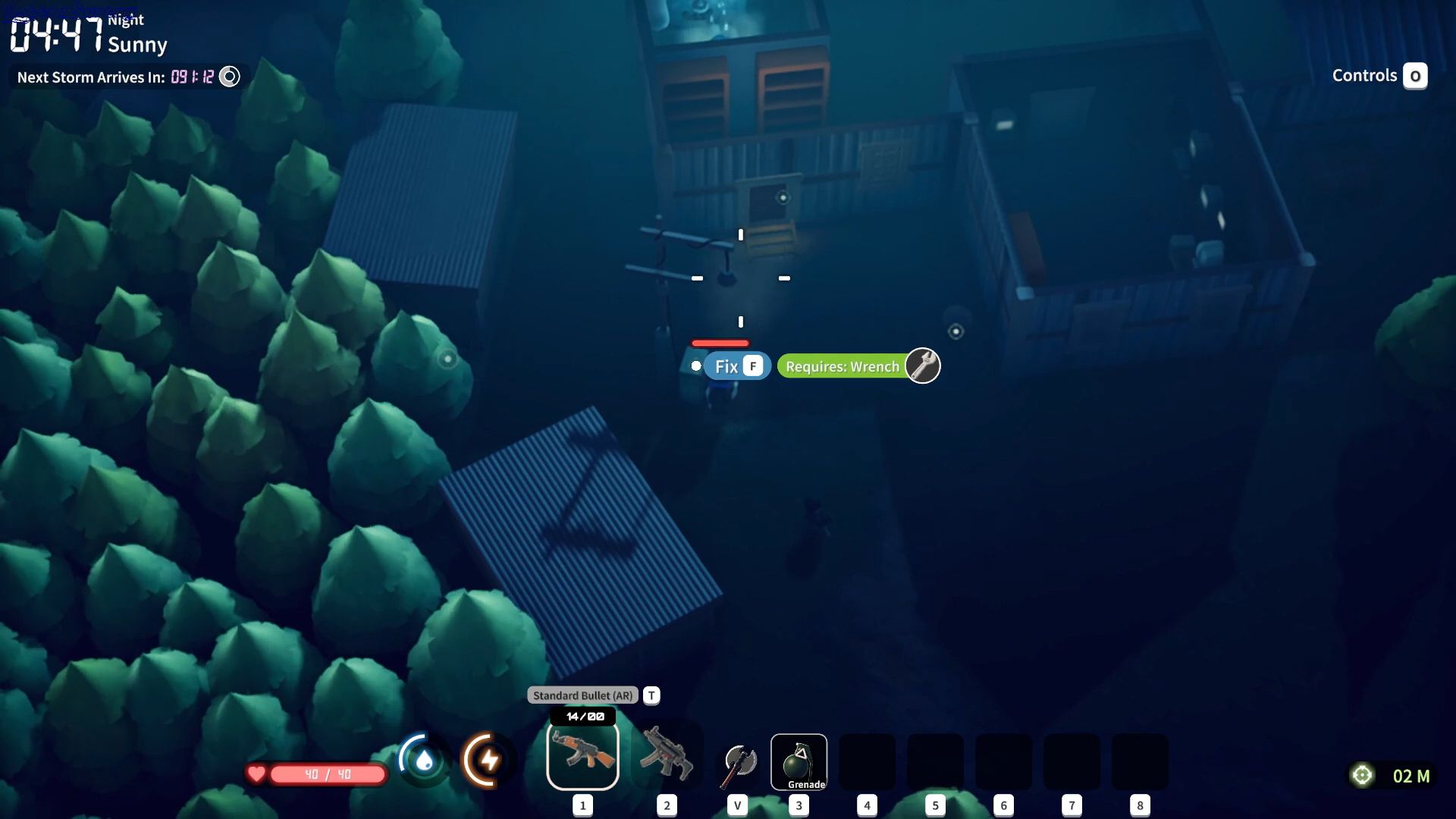1456x819 pixels.
Task: Click the heart icon on the health bar
Action: (258, 774)
